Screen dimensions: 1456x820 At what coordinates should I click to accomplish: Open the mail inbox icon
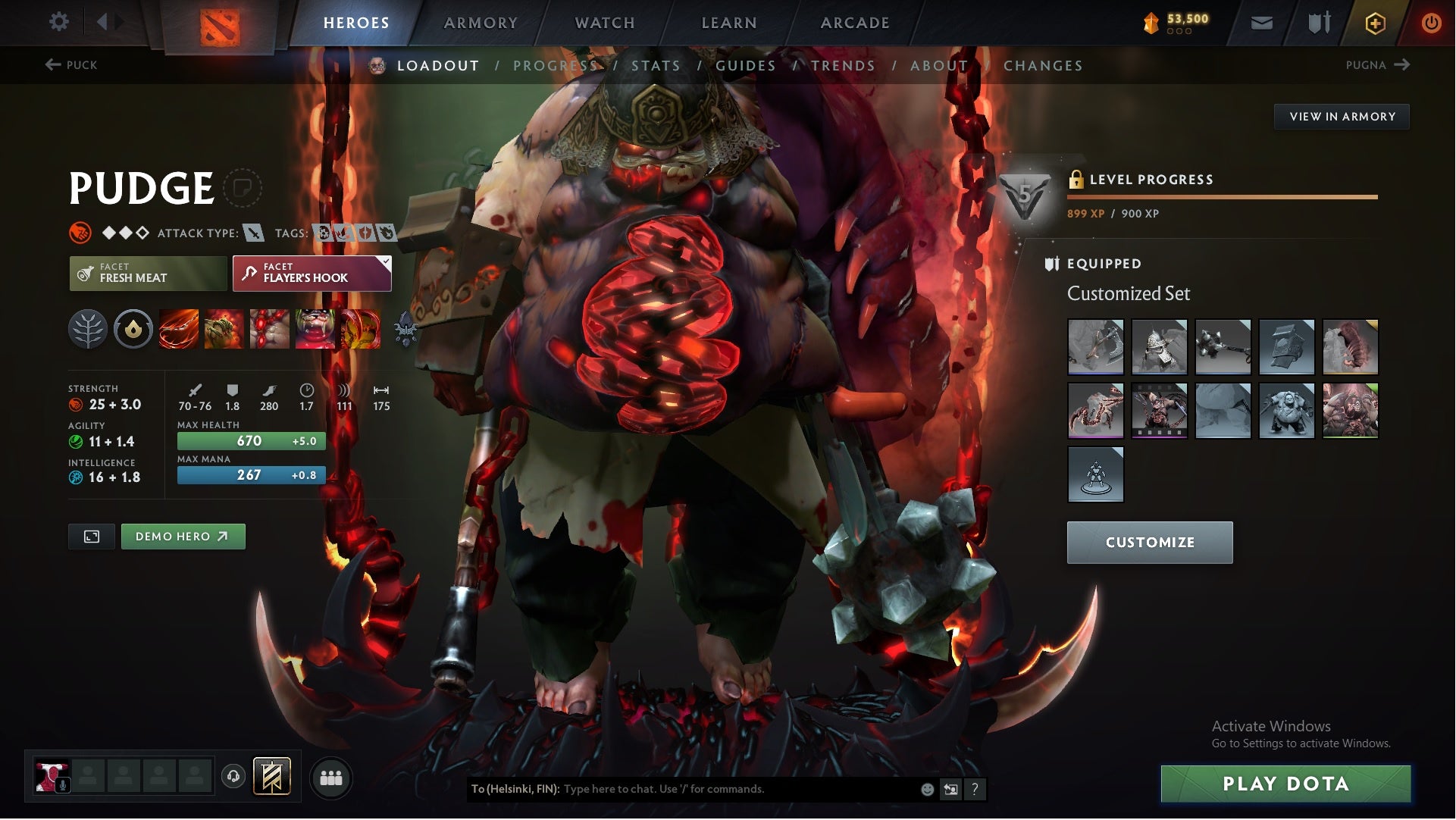coord(1262,22)
